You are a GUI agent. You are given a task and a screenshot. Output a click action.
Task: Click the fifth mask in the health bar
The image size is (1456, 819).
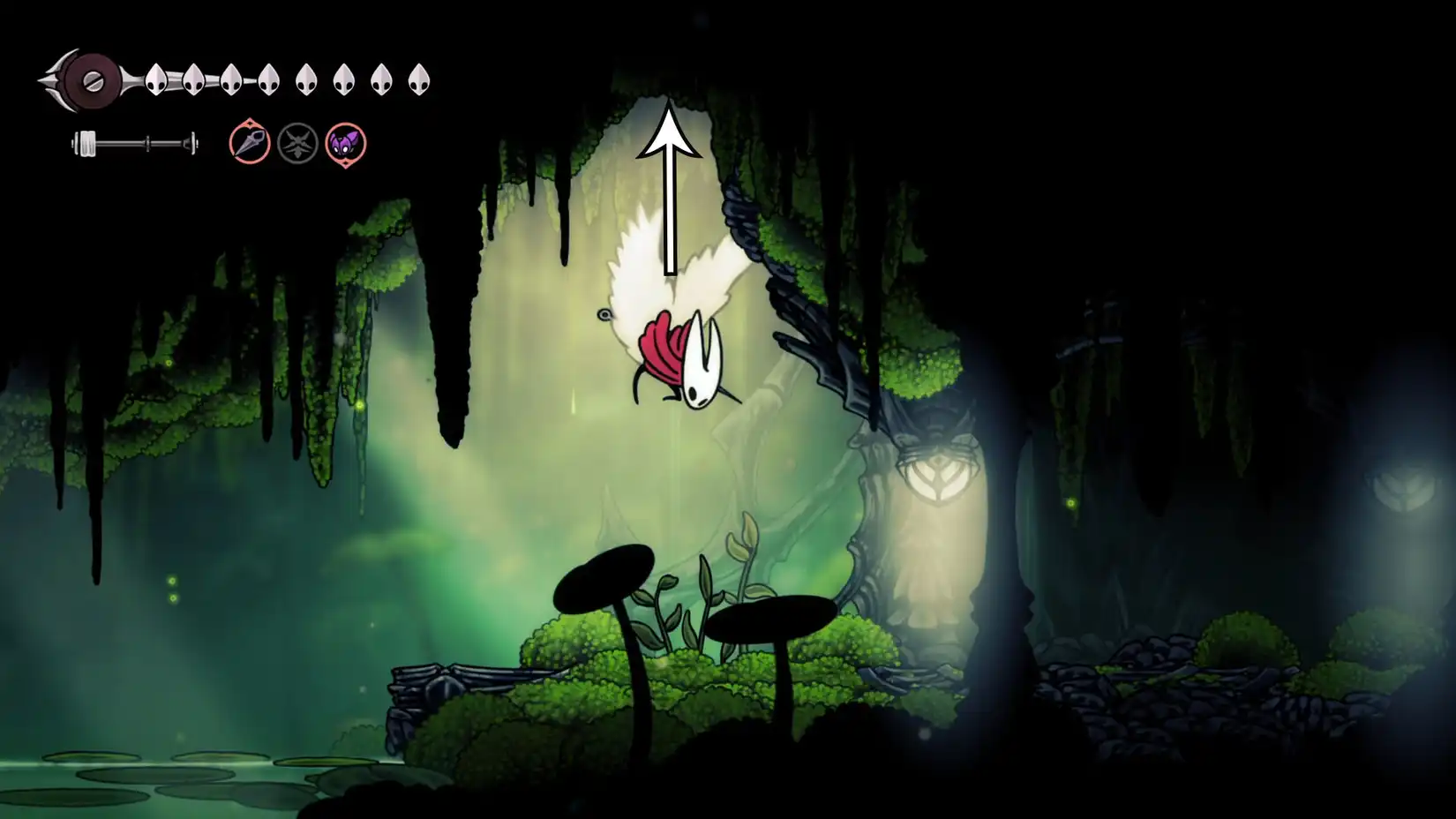click(307, 78)
